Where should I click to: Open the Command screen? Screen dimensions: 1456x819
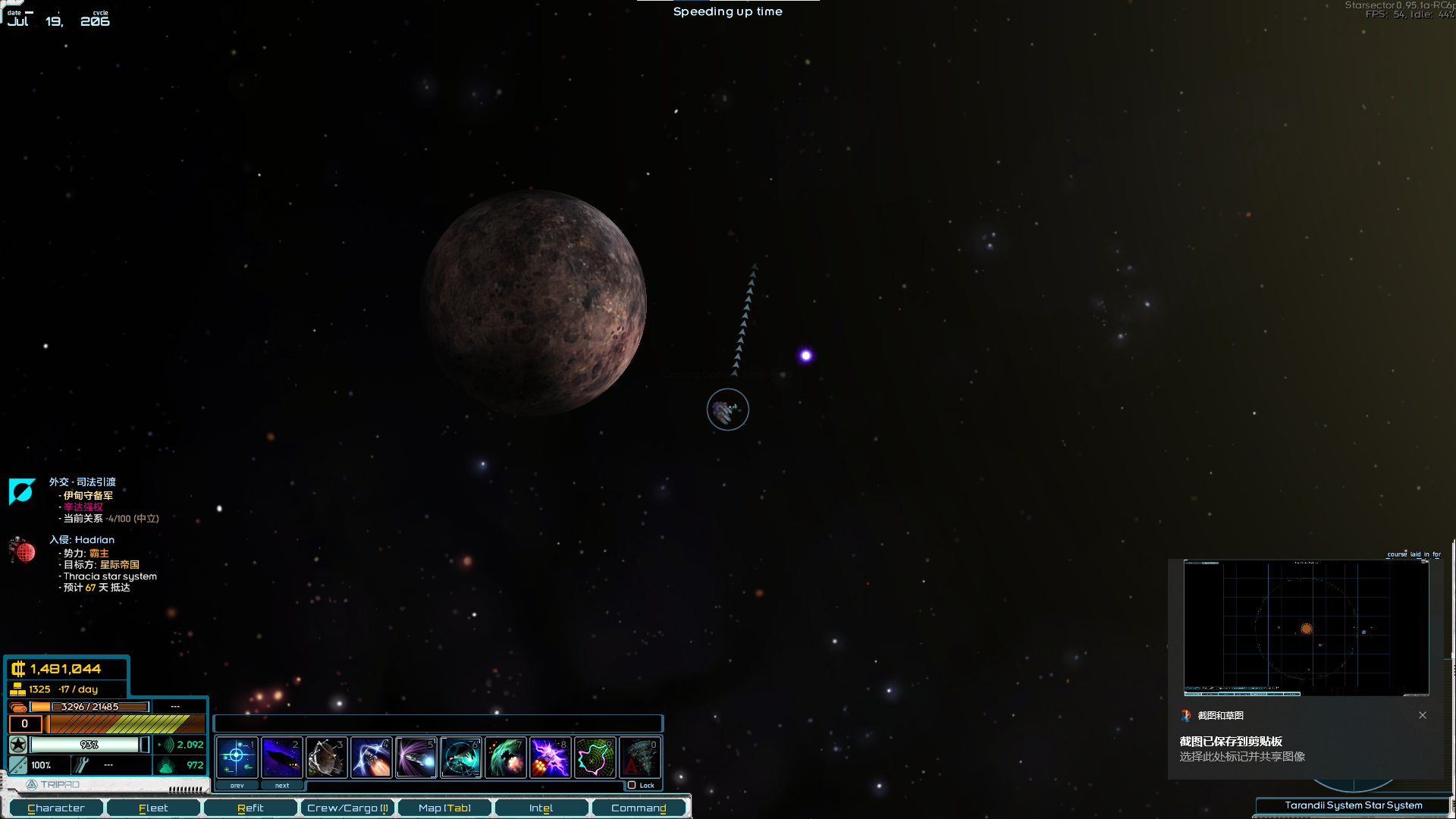pyautogui.click(x=639, y=808)
